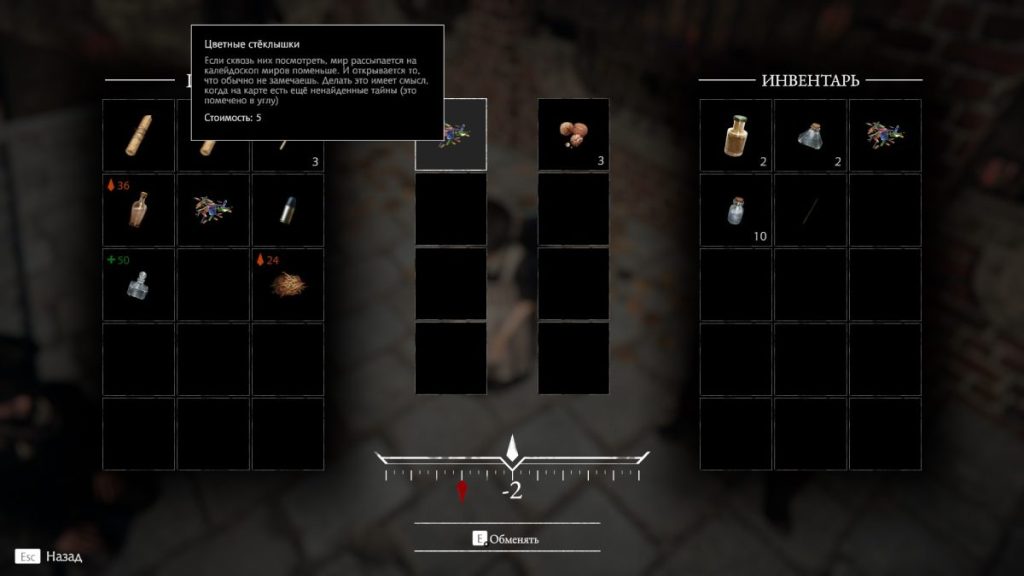Select the dried herb bundle marked 24
Image resolution: width=1024 pixels, height=576 pixels.
(x=288, y=285)
